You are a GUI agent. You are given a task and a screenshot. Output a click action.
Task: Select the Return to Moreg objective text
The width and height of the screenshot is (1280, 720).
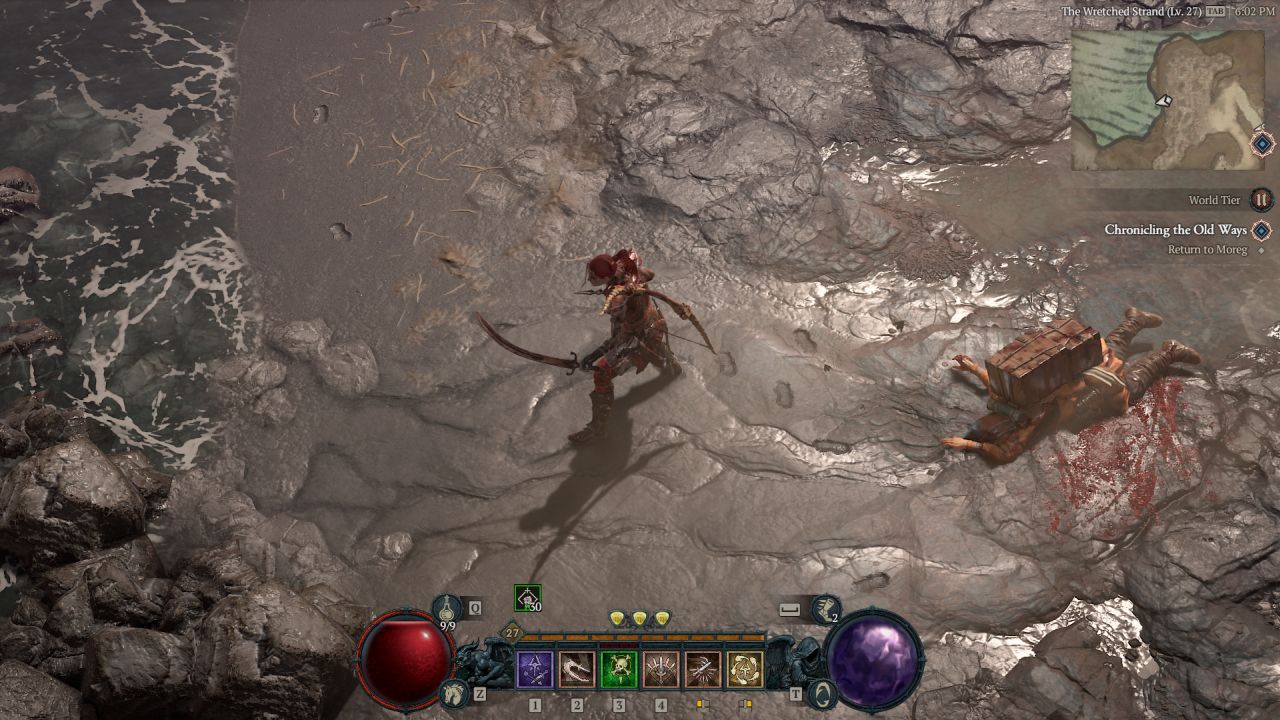1205,248
